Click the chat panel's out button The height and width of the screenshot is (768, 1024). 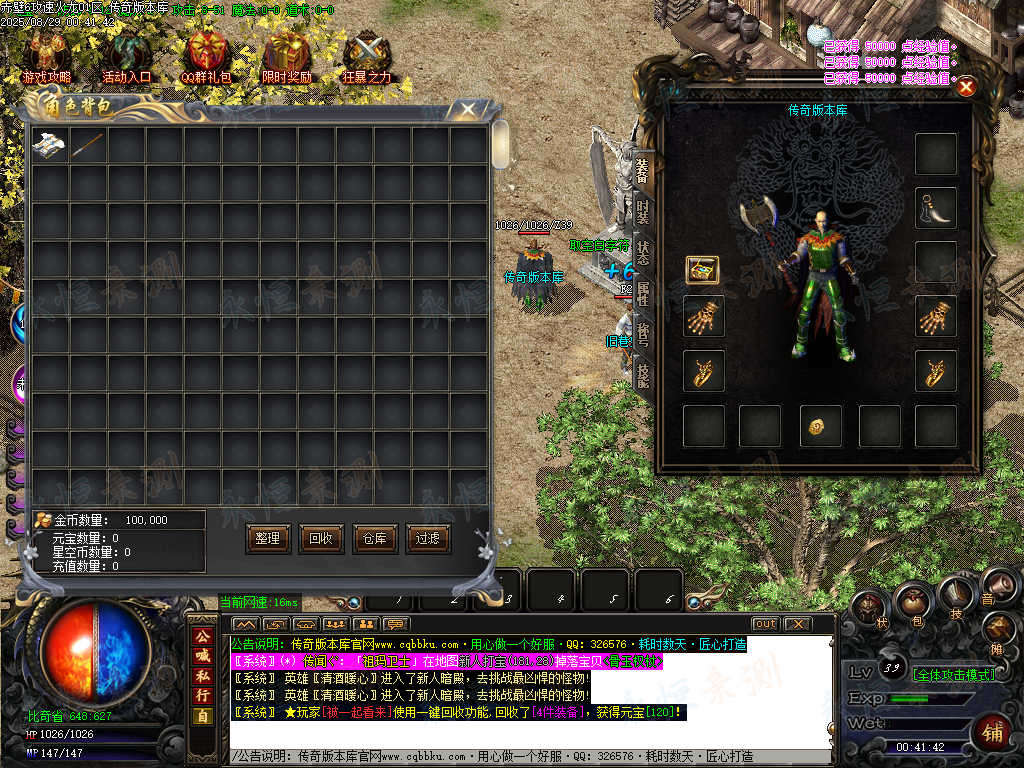[765, 624]
